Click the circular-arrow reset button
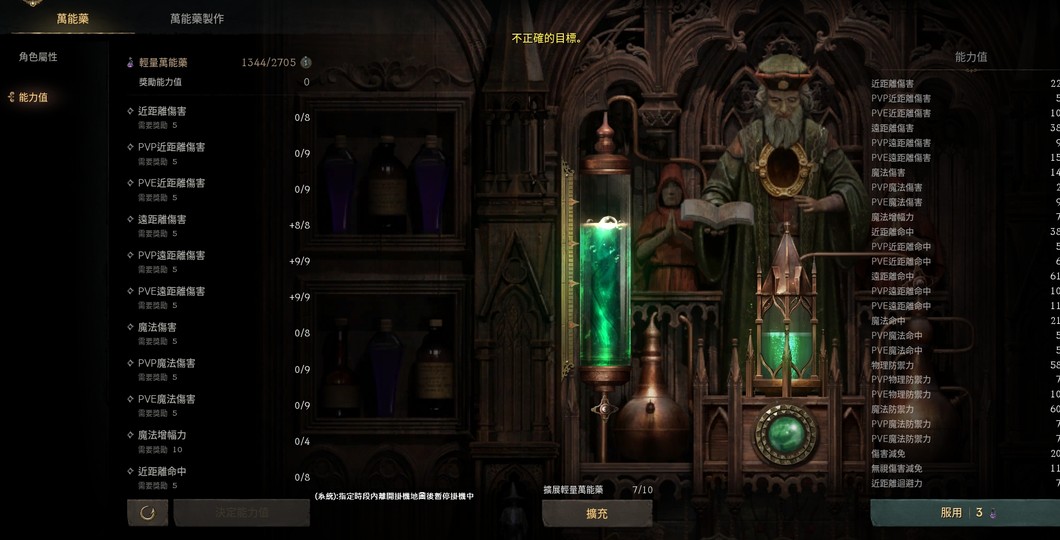Screen dimensions: 1060x540 147,512
